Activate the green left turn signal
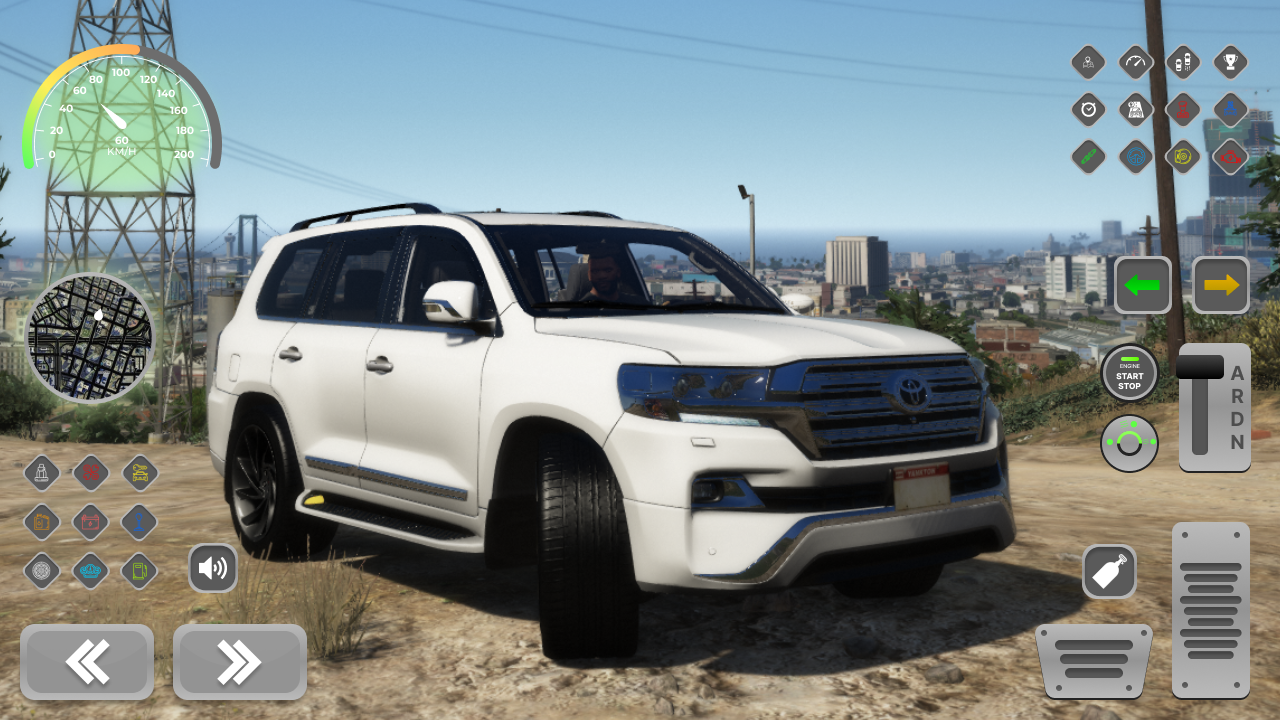The height and width of the screenshot is (720, 1280). (x=1142, y=285)
